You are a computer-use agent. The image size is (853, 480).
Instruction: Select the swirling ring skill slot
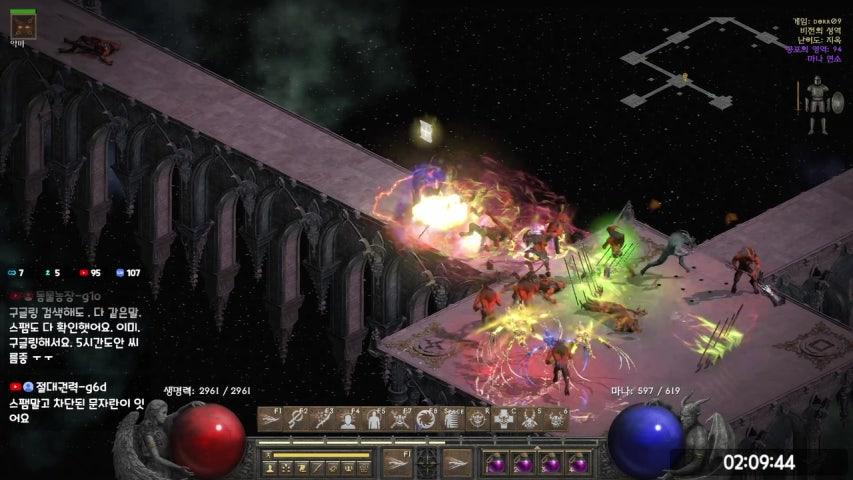[x=426, y=419]
